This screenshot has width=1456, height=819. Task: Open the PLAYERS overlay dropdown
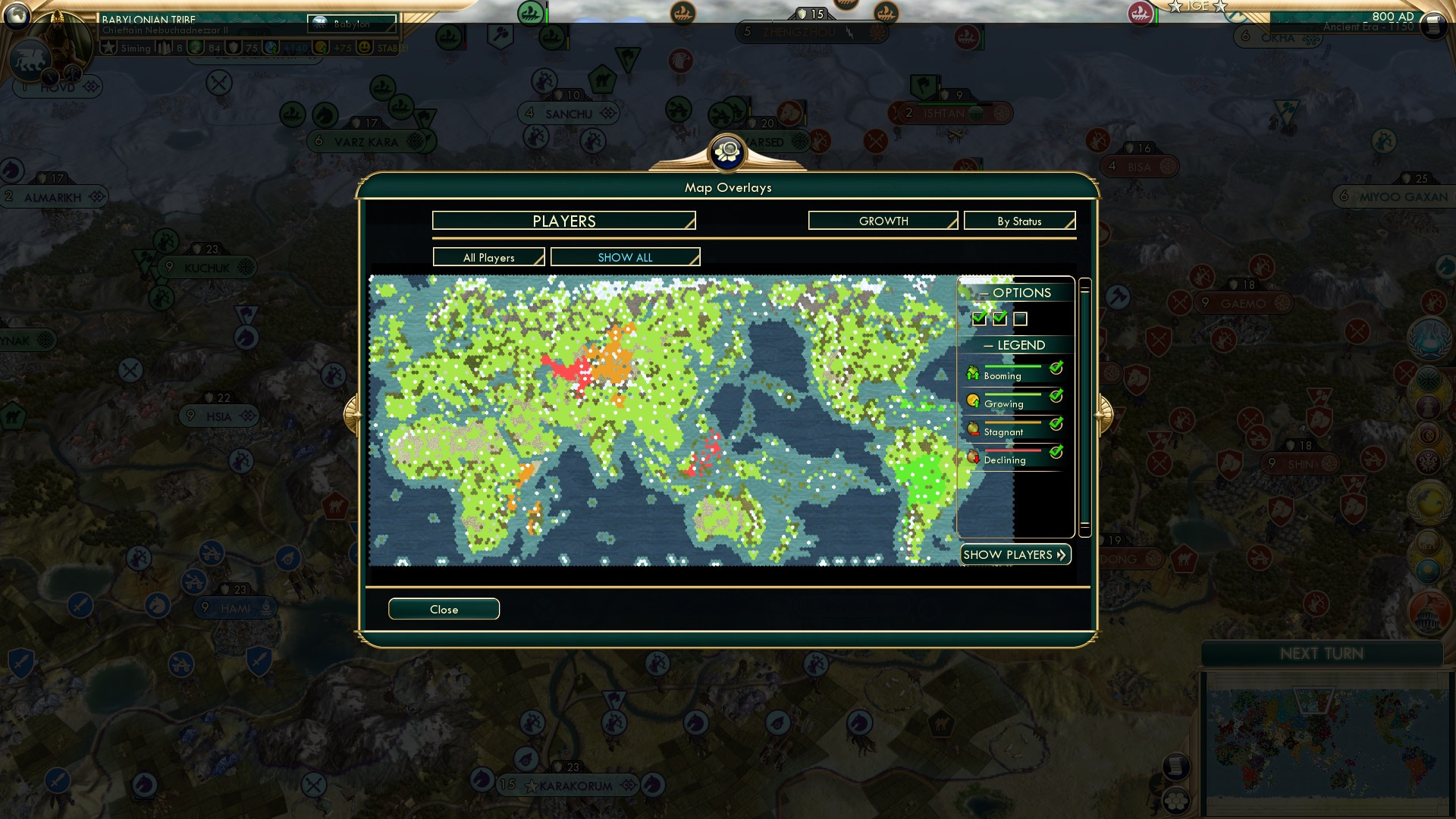(x=563, y=221)
